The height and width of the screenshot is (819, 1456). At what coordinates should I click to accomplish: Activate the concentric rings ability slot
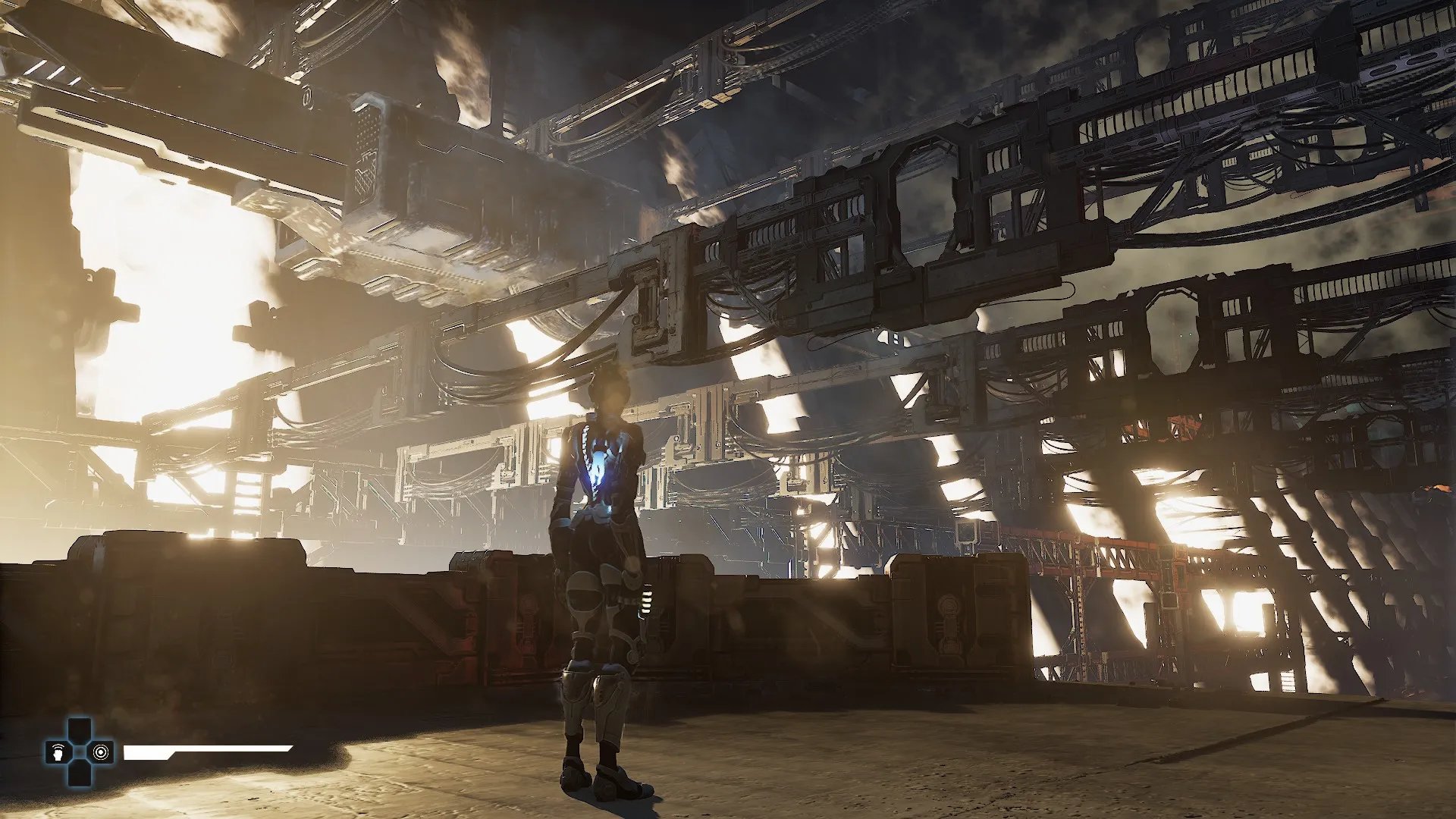point(100,752)
